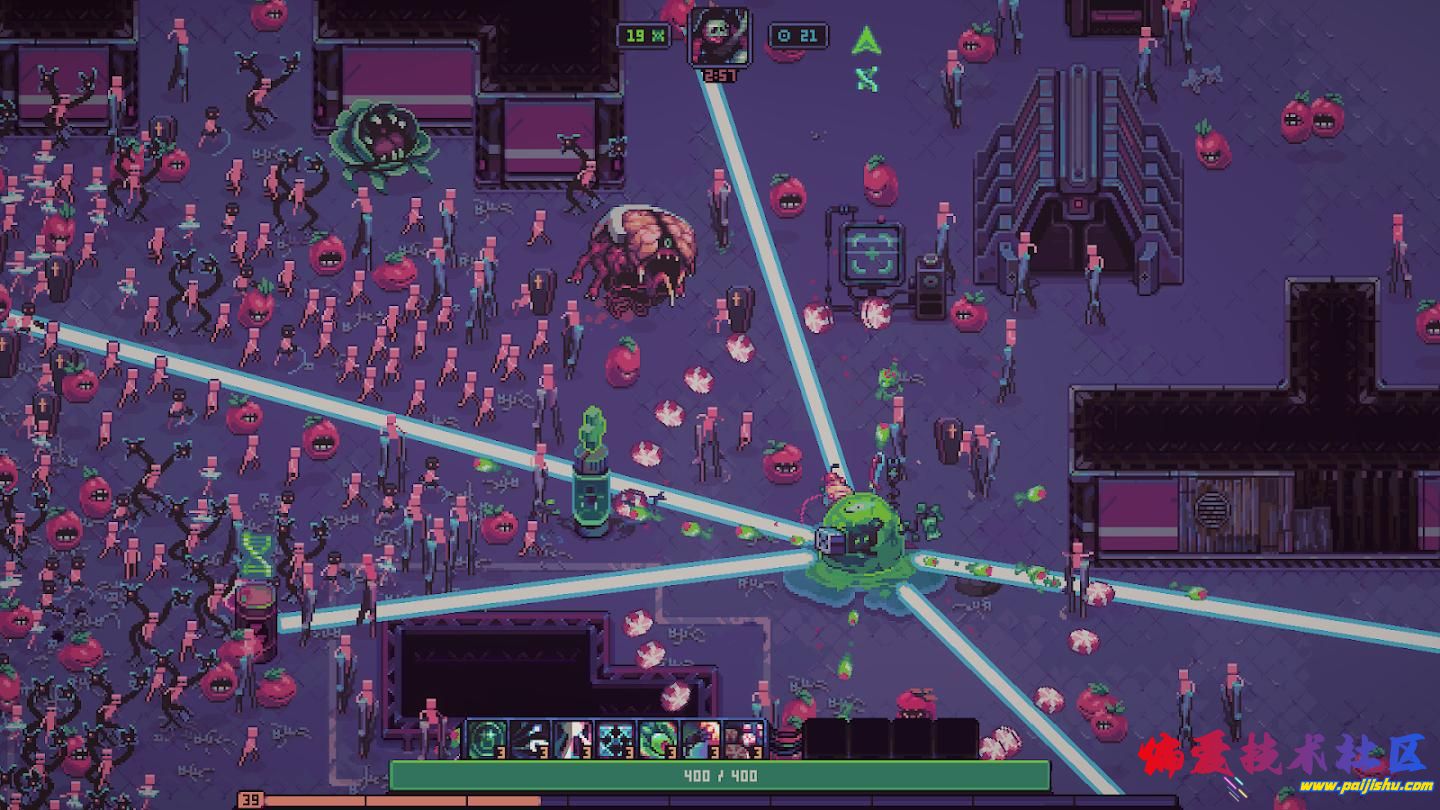Screen dimensions: 1440x810
Task: Click the green upward arrow objective marker
Action: (865, 42)
